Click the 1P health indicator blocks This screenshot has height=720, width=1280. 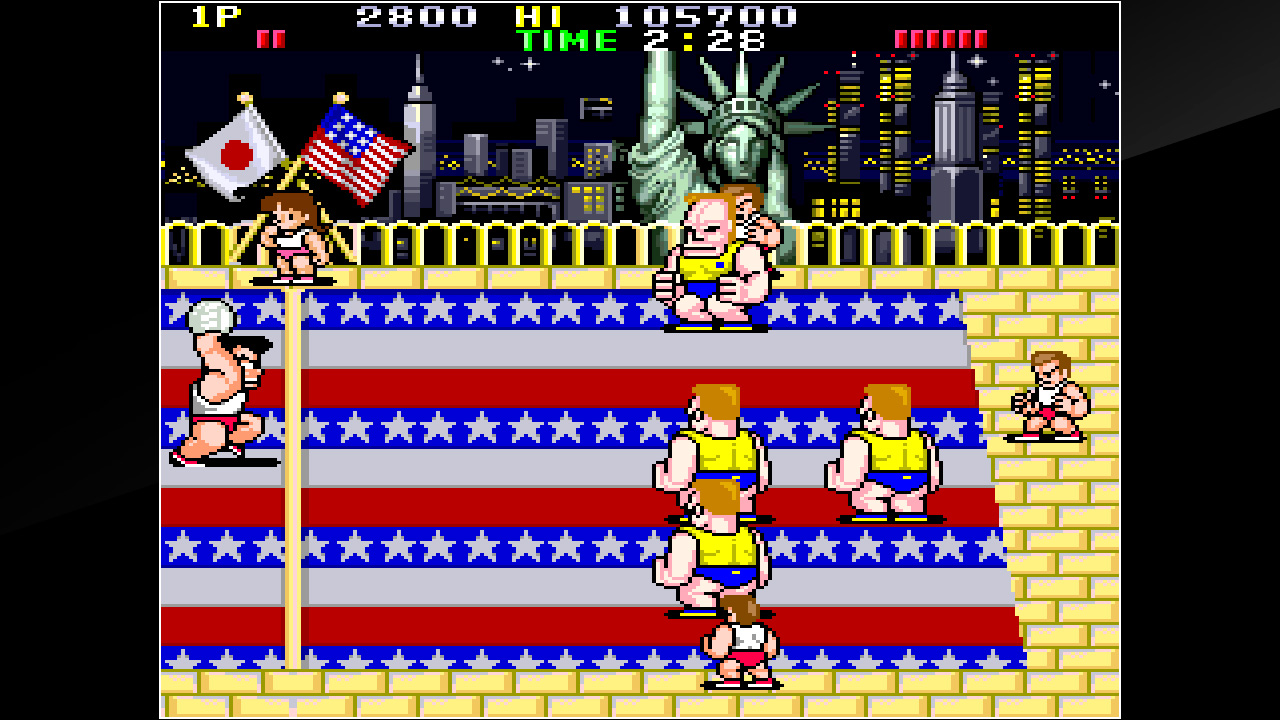pyautogui.click(x=270, y=38)
